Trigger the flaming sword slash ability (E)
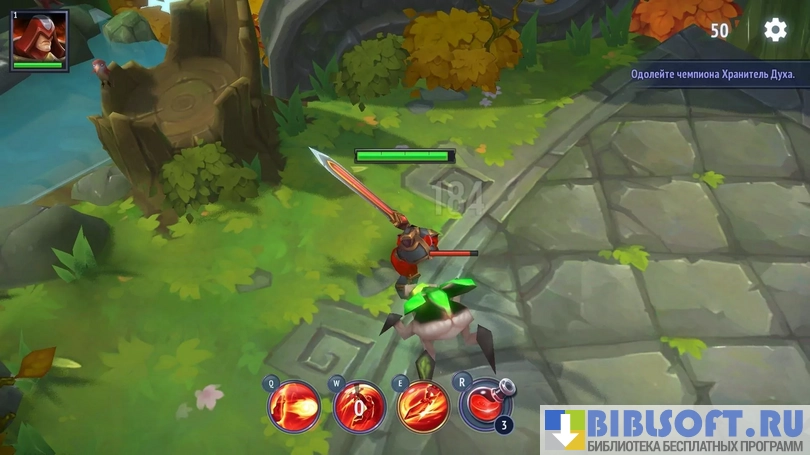 [x=423, y=407]
